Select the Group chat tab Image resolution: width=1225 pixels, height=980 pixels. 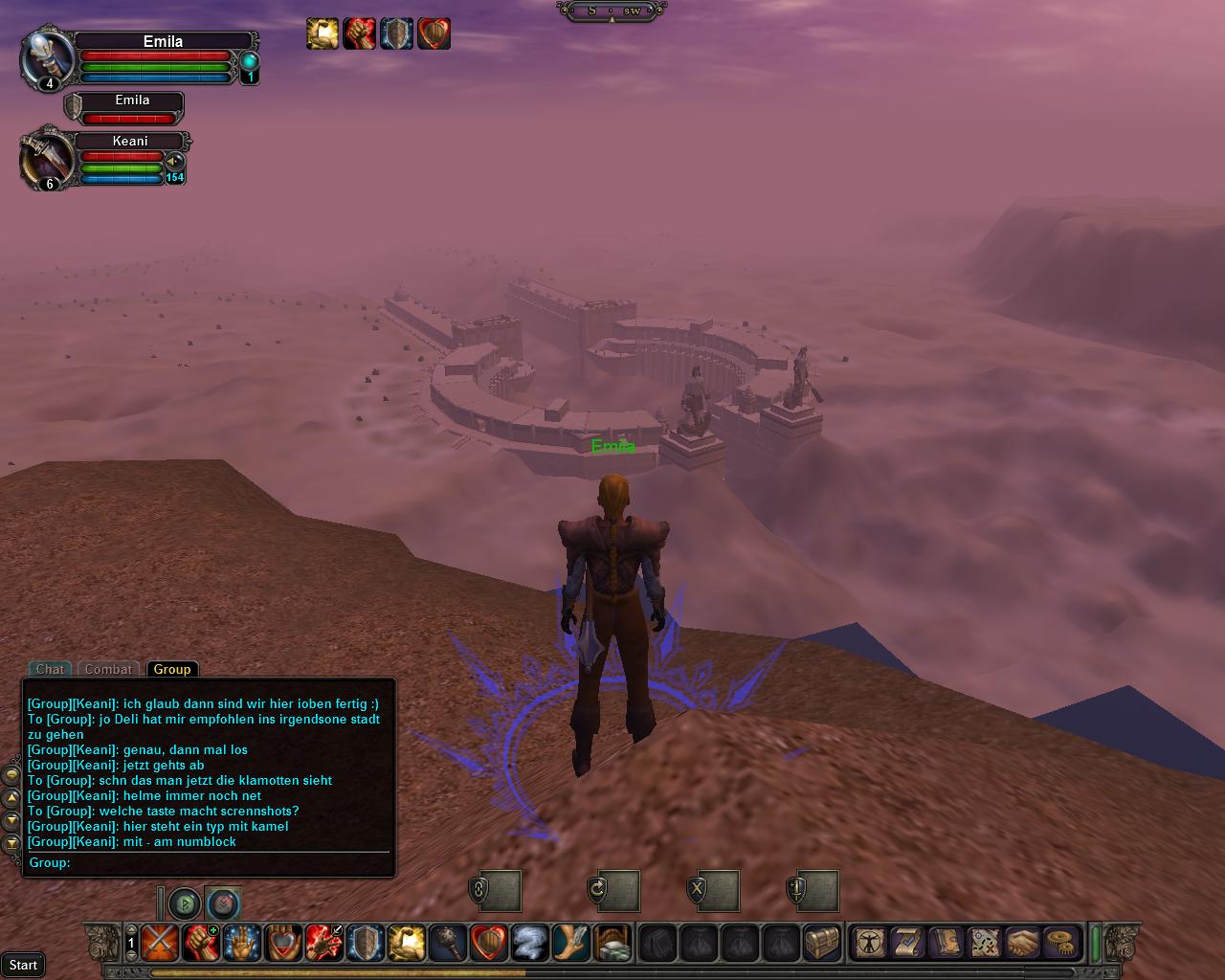point(172,669)
